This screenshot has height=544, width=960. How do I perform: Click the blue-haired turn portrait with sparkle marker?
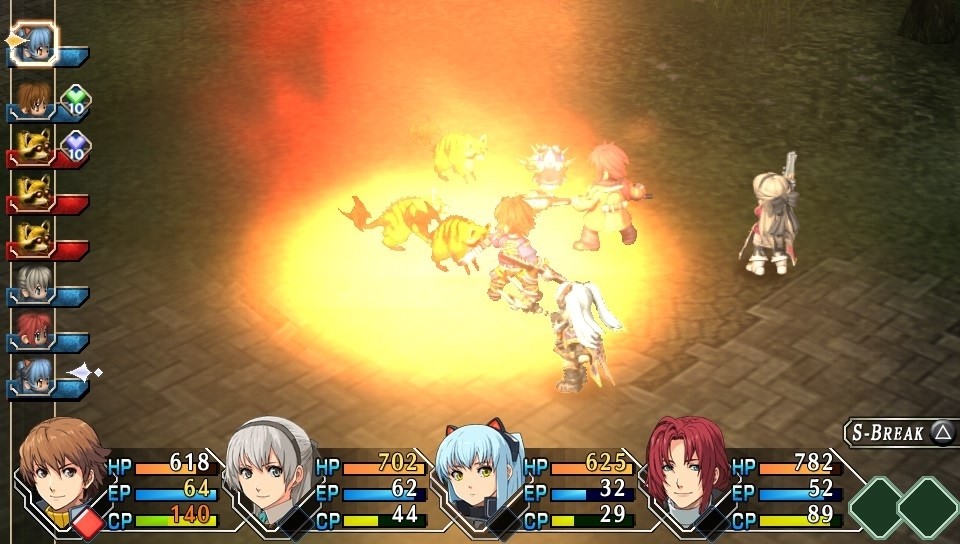(x=35, y=375)
